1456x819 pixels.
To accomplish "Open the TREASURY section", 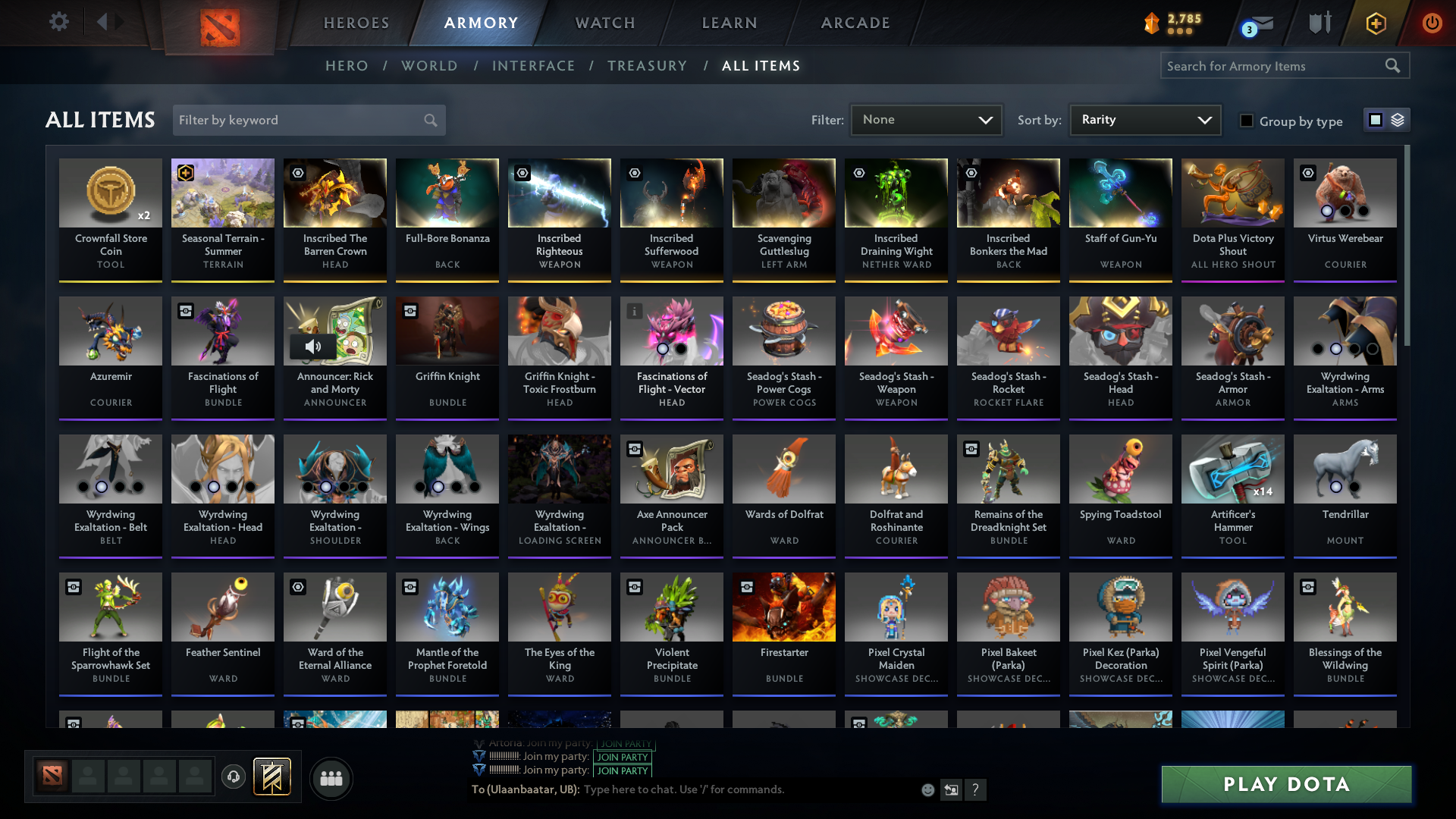I will point(647,66).
